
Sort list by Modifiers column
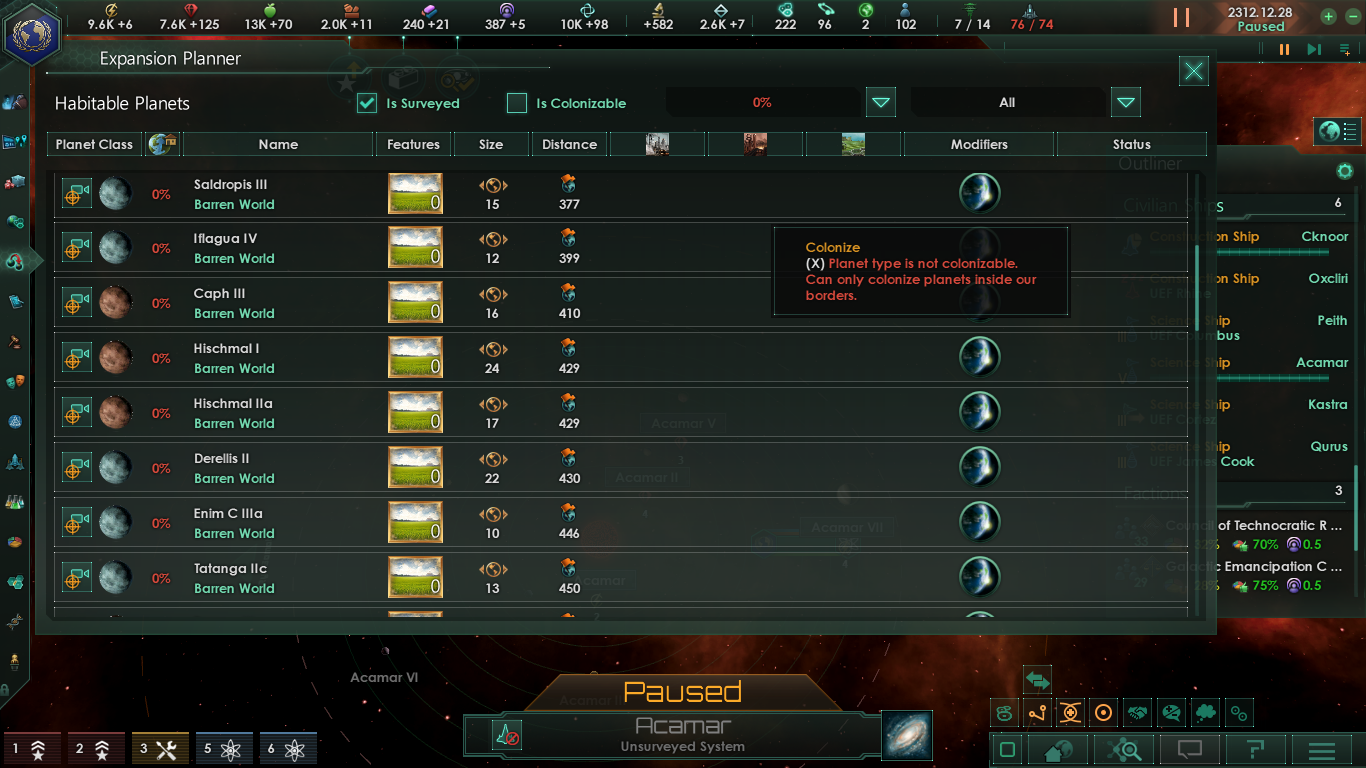(979, 145)
